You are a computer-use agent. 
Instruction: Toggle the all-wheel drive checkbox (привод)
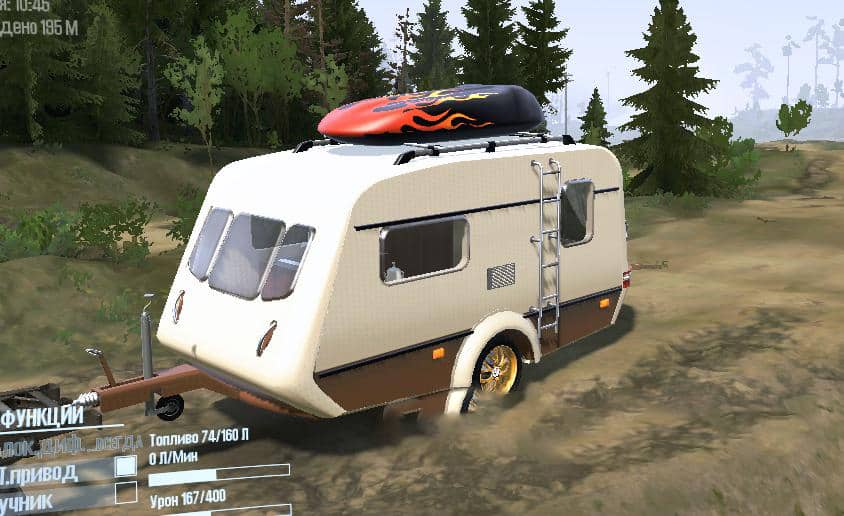pos(126,466)
